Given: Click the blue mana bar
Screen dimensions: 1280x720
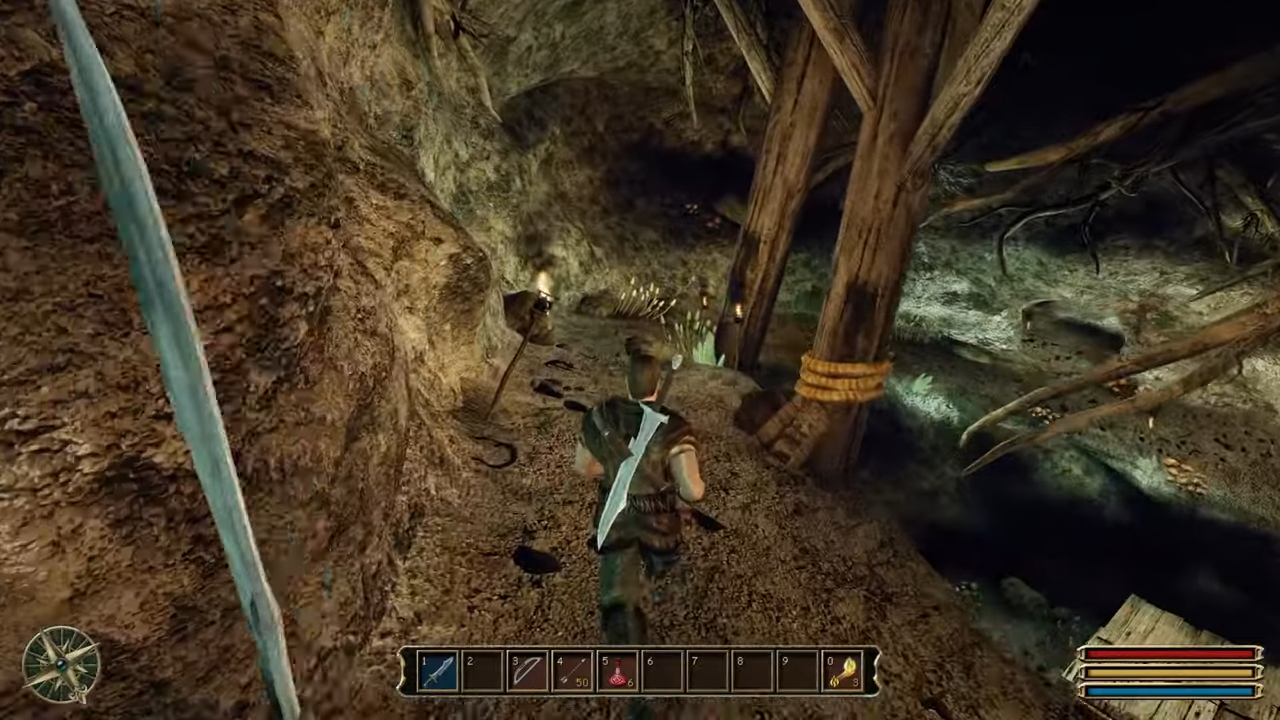Looking at the screenshot, I should (x=1170, y=693).
